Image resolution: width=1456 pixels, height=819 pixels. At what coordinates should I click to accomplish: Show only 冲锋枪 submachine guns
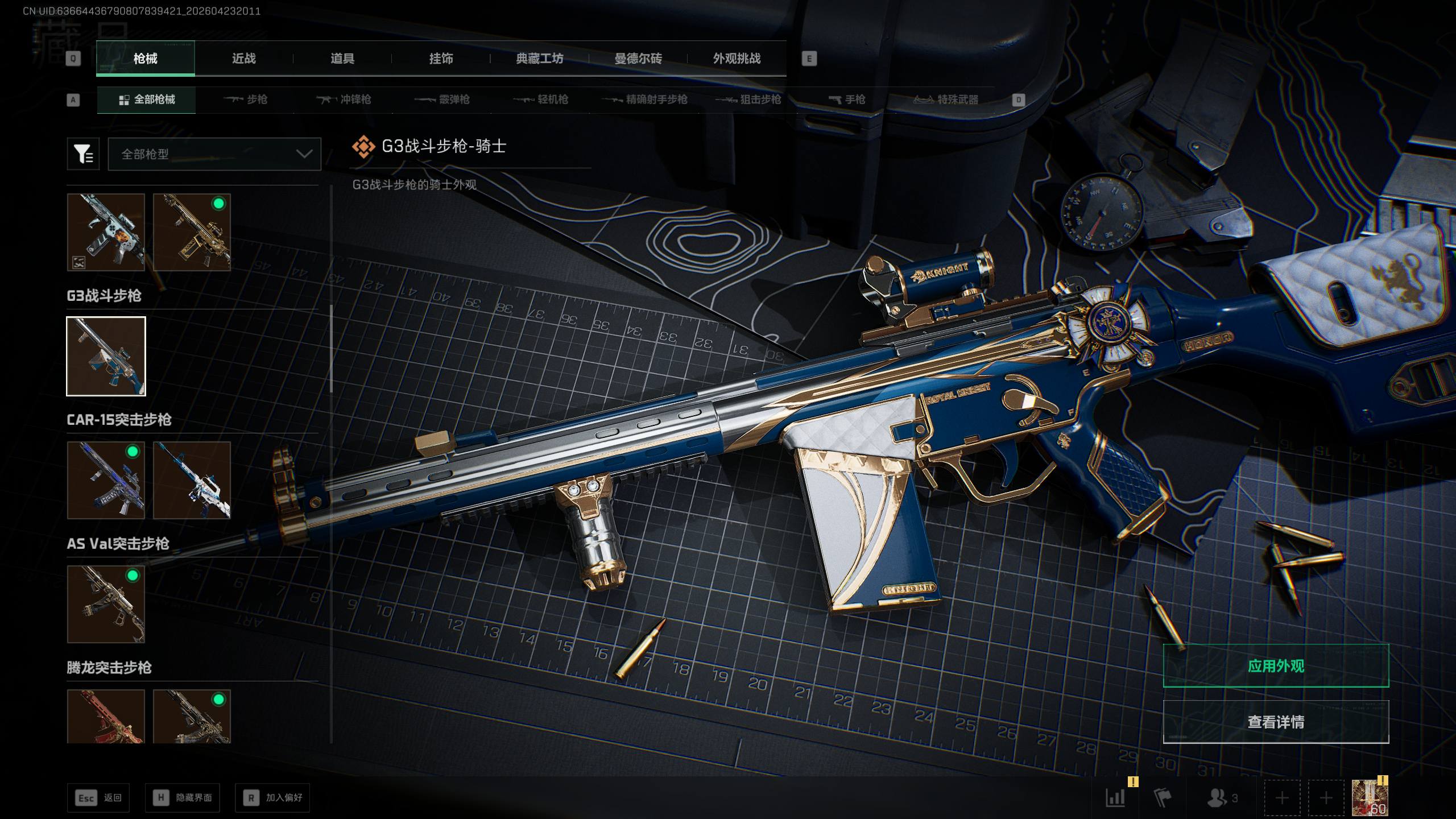point(344,100)
